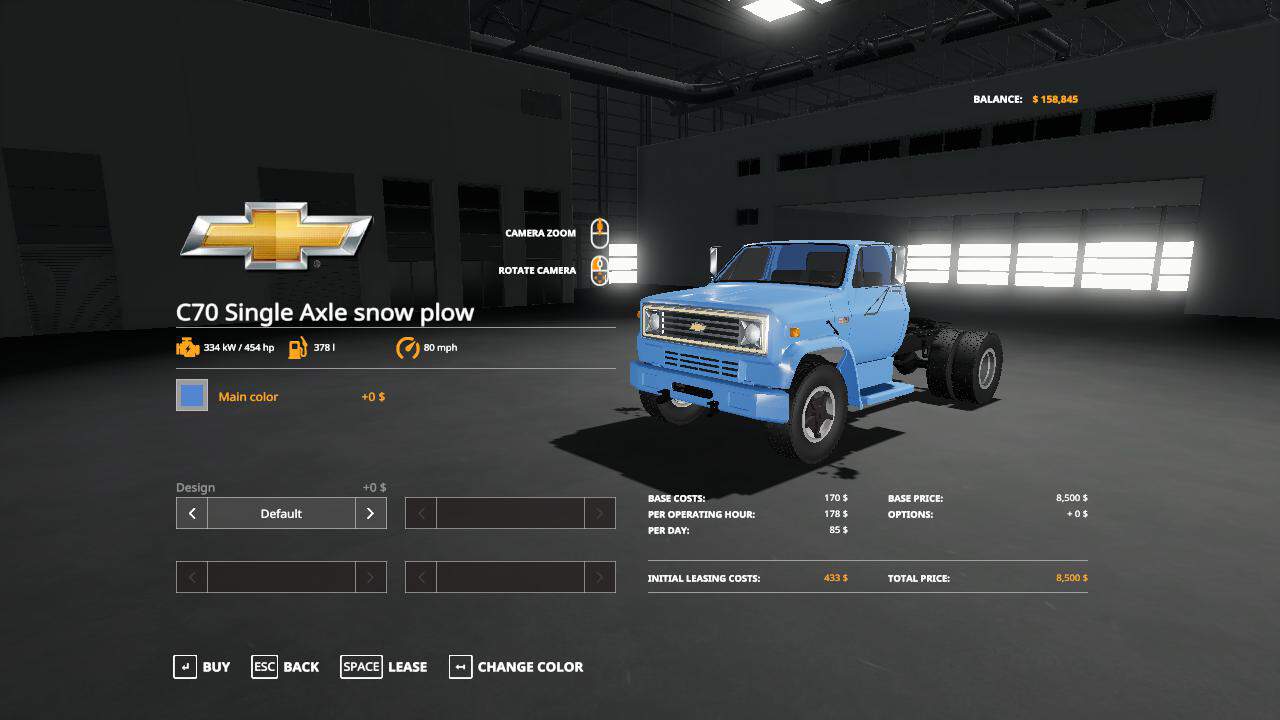Select the next Design option
Viewport: 1280px width, 720px height.
pos(369,513)
